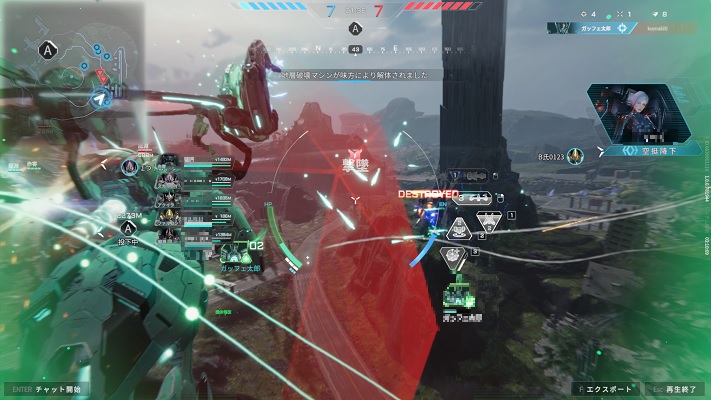Start chat with チャット開始

[47, 389]
